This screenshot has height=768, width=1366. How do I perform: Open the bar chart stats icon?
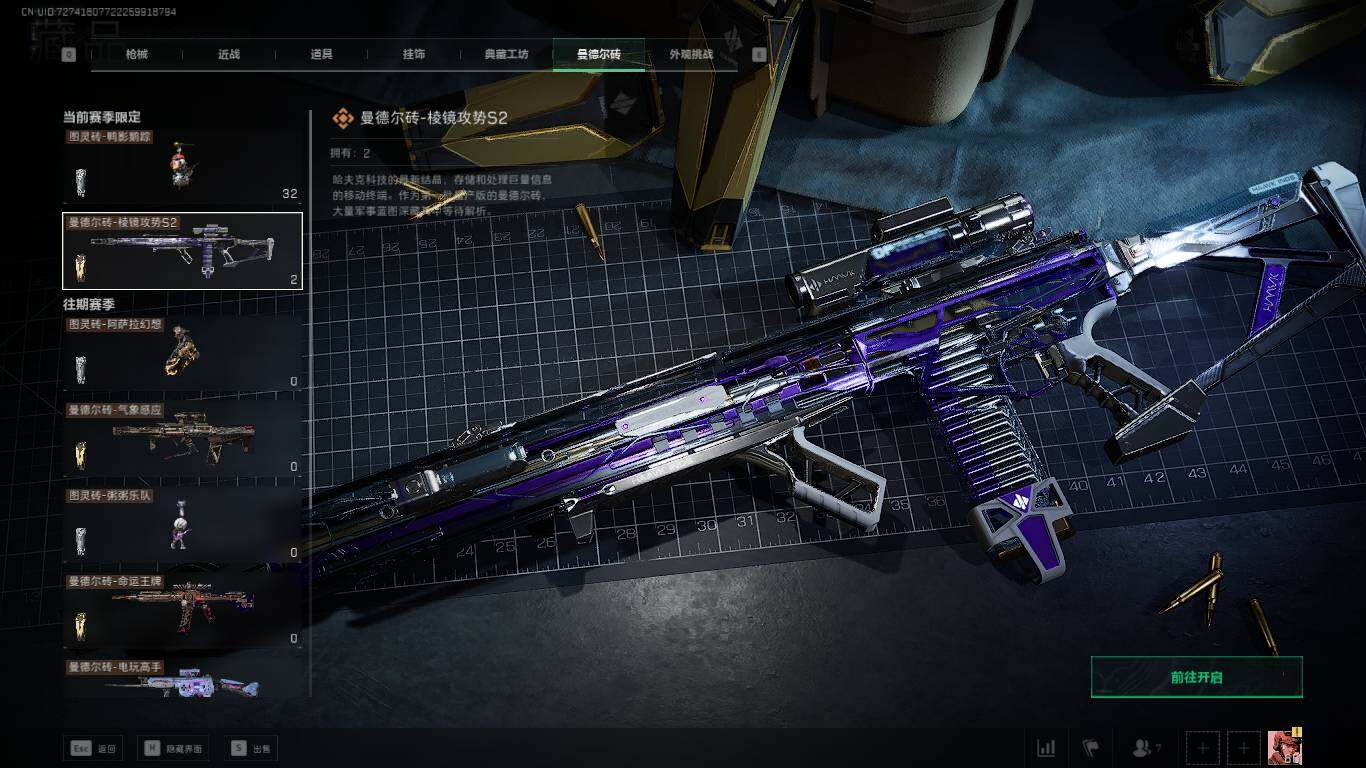(x=1046, y=748)
